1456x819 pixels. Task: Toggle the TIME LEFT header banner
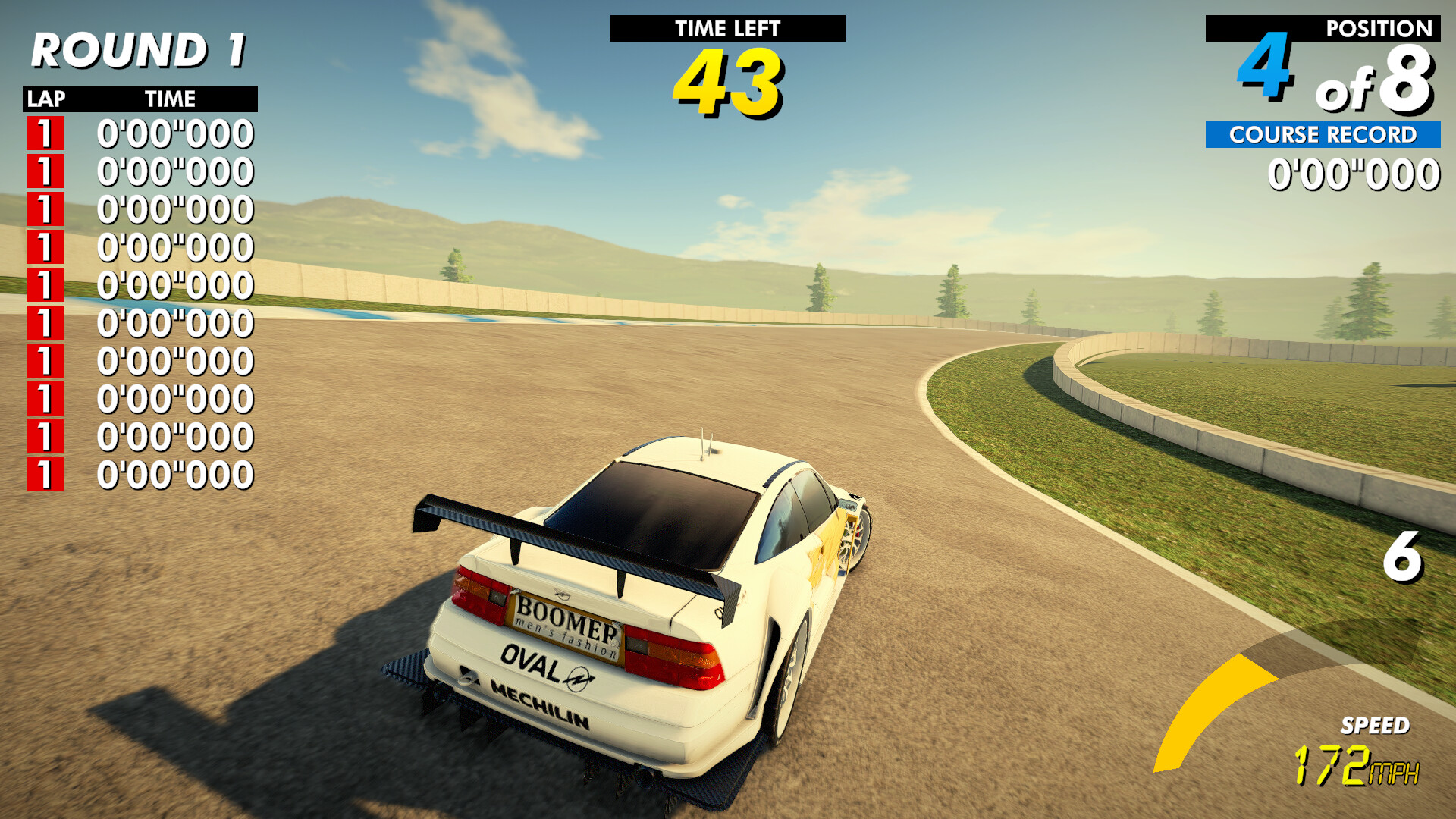click(x=726, y=29)
